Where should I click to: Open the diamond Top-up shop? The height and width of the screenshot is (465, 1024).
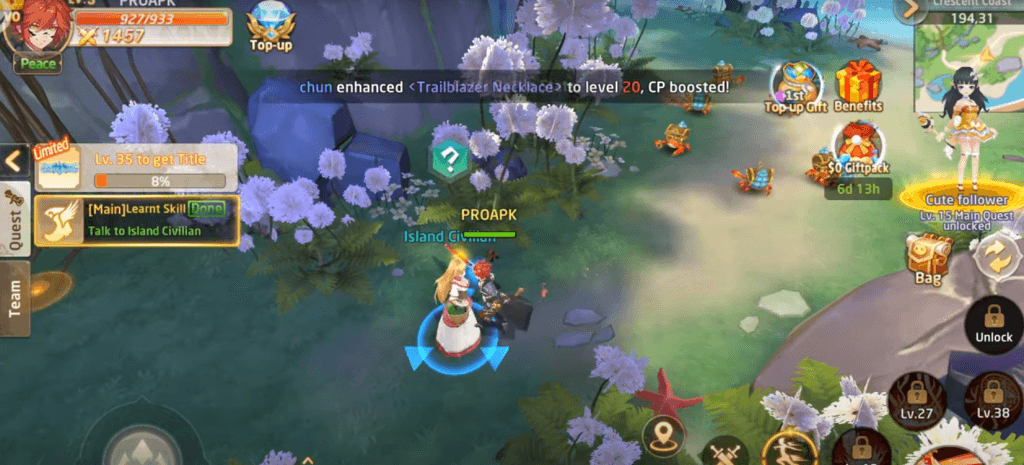coord(269,26)
